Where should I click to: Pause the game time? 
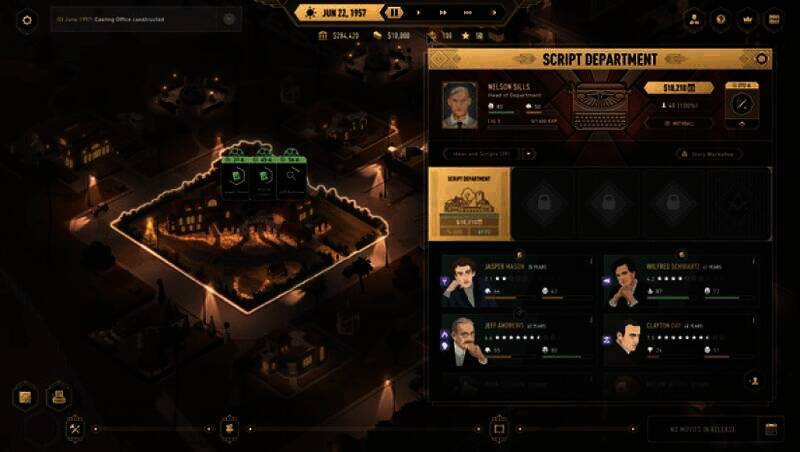pyautogui.click(x=396, y=12)
